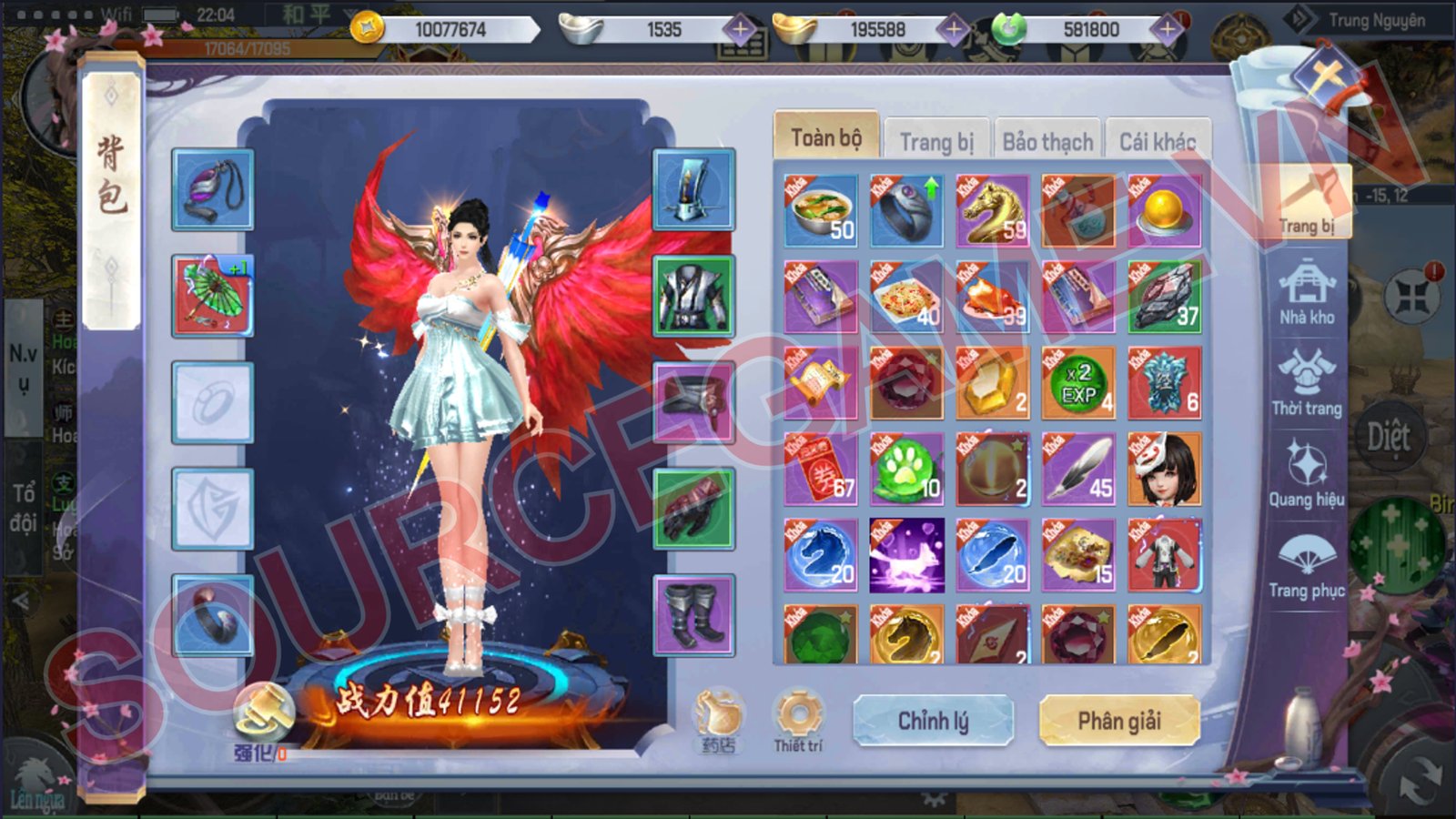
Task: Close the inventory panel
Action: [x=1329, y=76]
